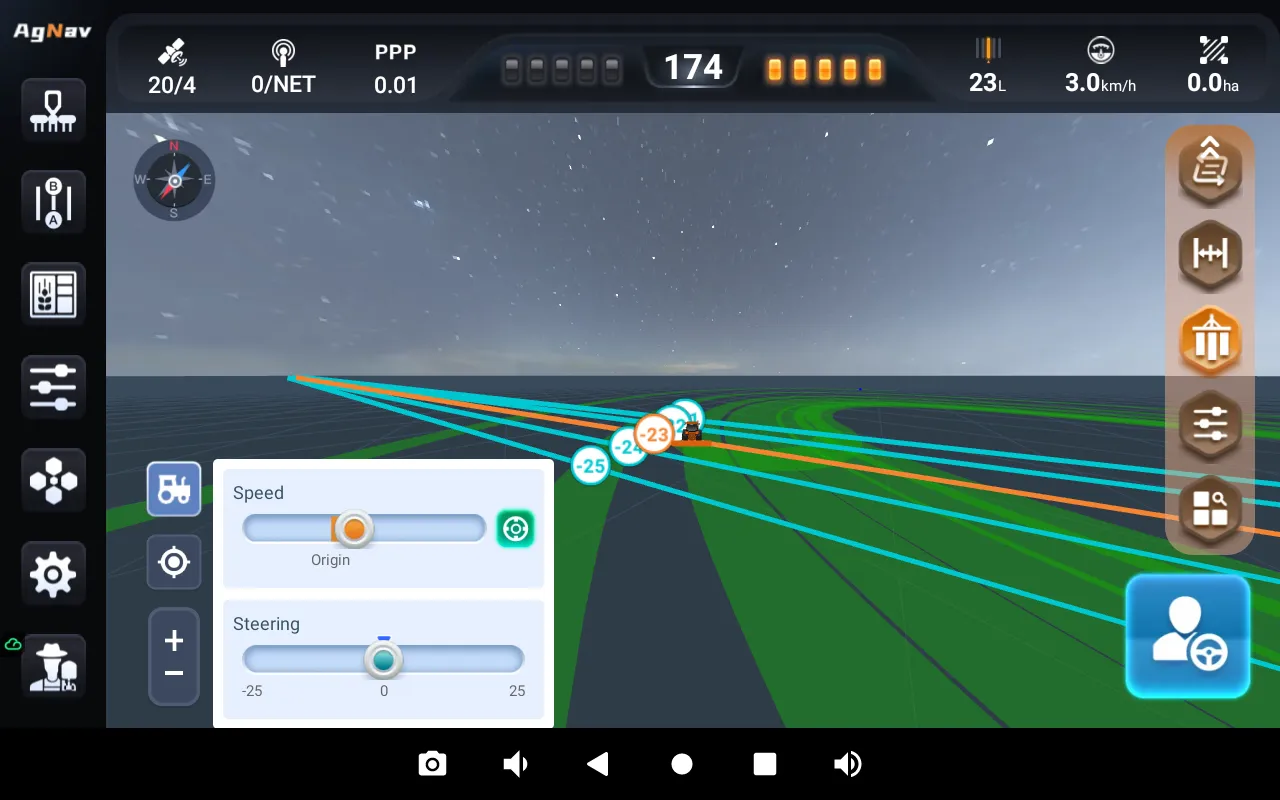This screenshot has width=1280, height=800.
Task: Open the farmer profile icon at sidebar bottom
Action: tap(52, 666)
